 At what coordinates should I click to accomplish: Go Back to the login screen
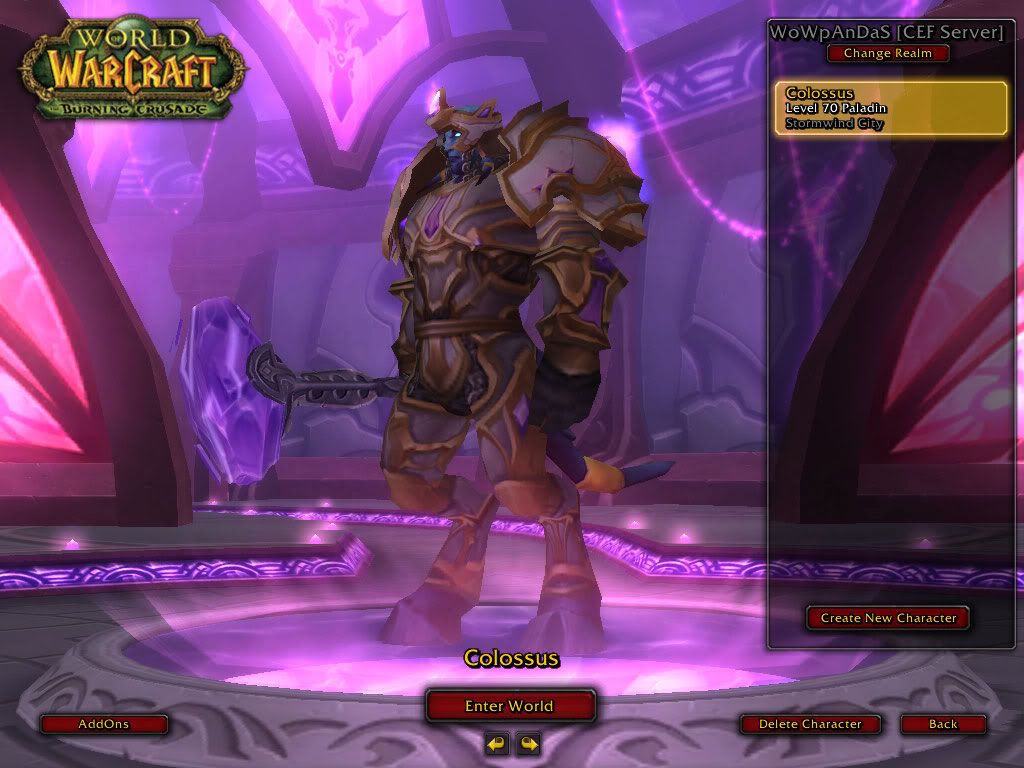tap(943, 724)
